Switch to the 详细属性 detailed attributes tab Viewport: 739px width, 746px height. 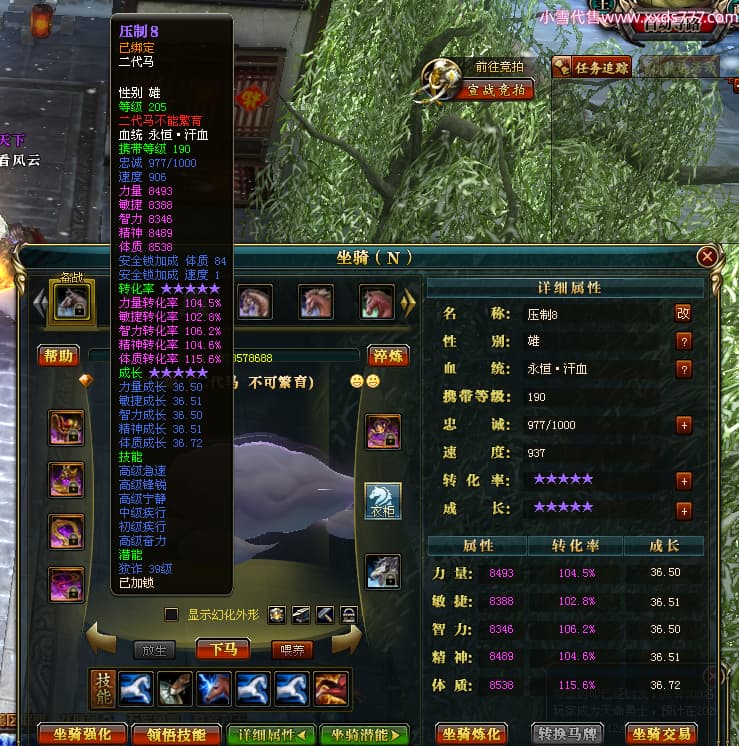[x=272, y=734]
